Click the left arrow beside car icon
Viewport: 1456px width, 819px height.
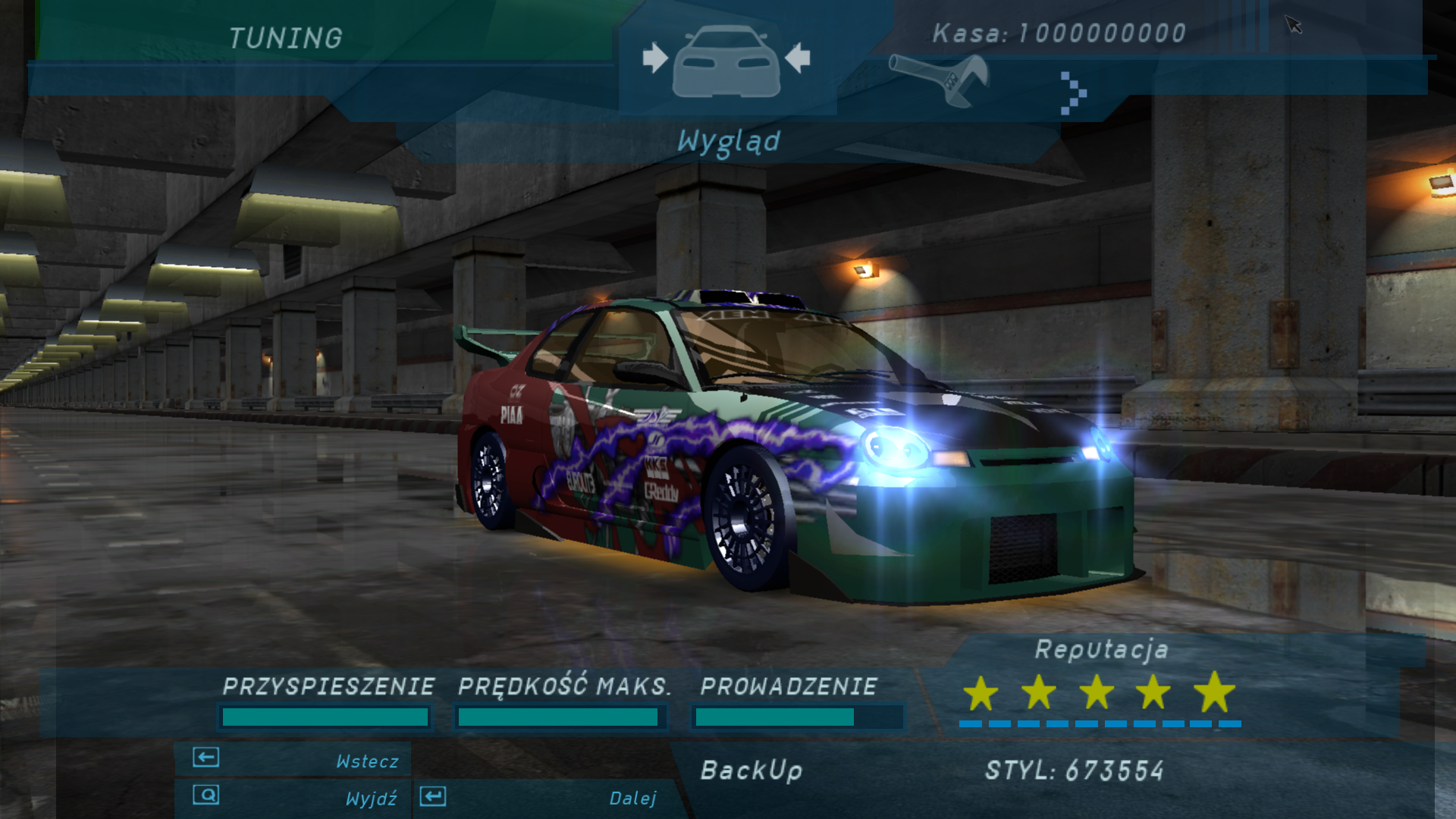point(655,58)
